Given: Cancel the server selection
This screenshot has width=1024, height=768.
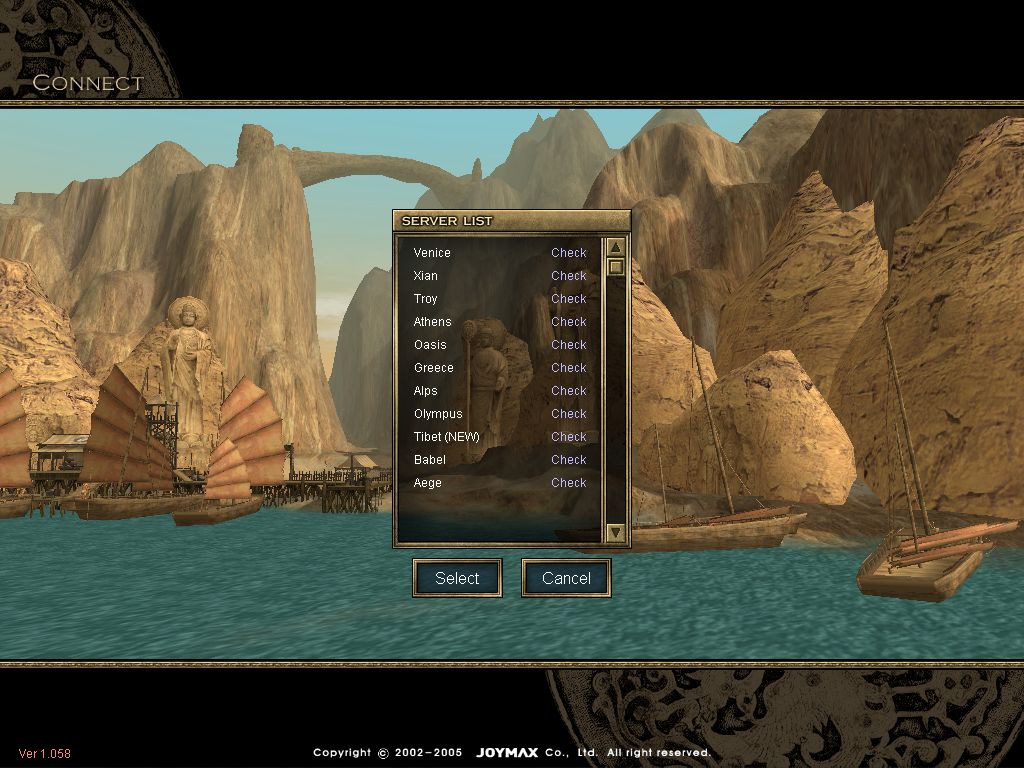Looking at the screenshot, I should (x=566, y=578).
